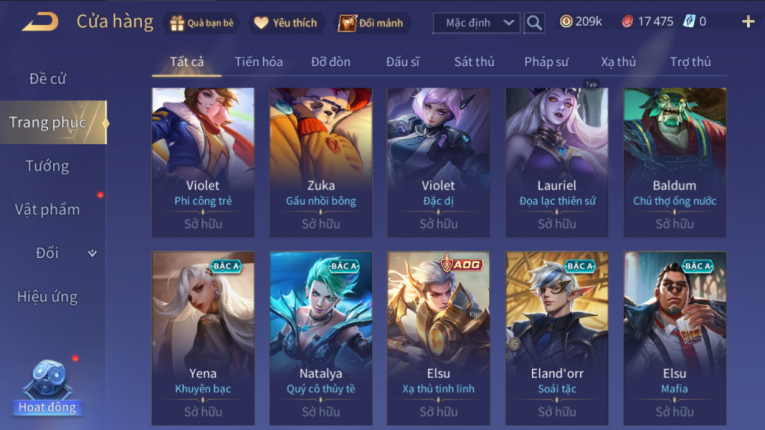Image resolution: width=765 pixels, height=430 pixels.
Task: Open the Đề cử sidebar section
Action: tap(48, 79)
